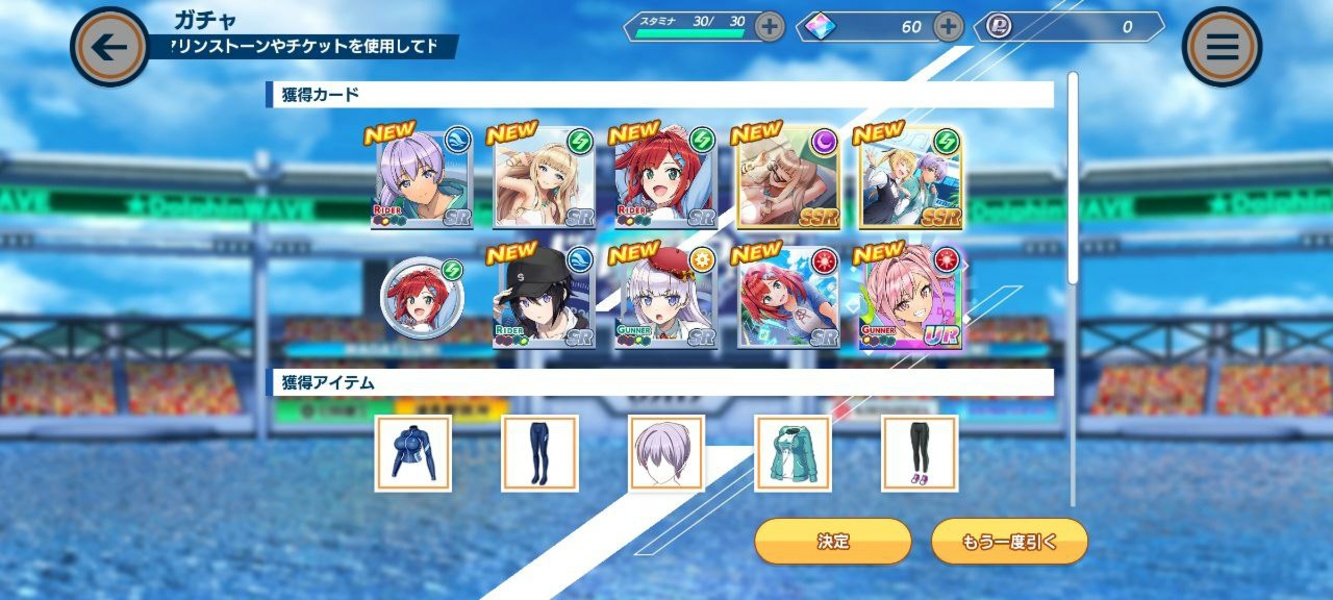Select the SSR card with purple moon icon
This screenshot has height=600, width=1333.
(787, 180)
